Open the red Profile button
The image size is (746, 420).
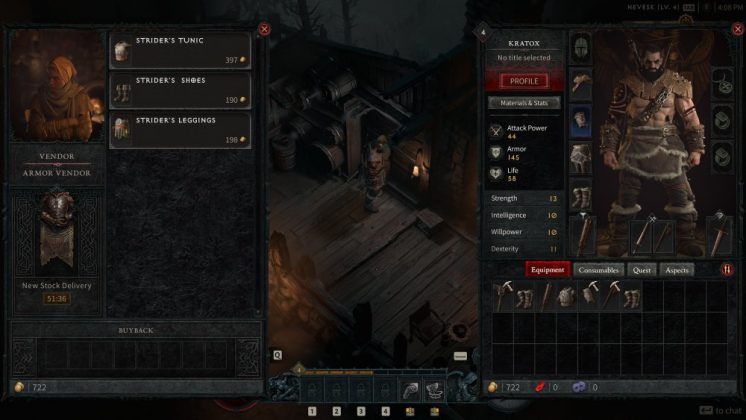coord(524,81)
